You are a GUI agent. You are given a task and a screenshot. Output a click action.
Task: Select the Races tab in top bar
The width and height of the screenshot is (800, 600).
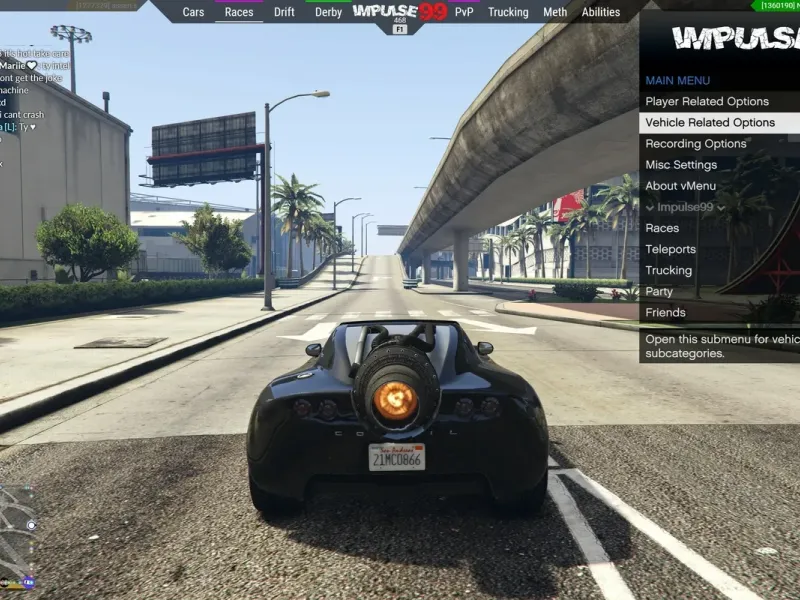click(239, 12)
